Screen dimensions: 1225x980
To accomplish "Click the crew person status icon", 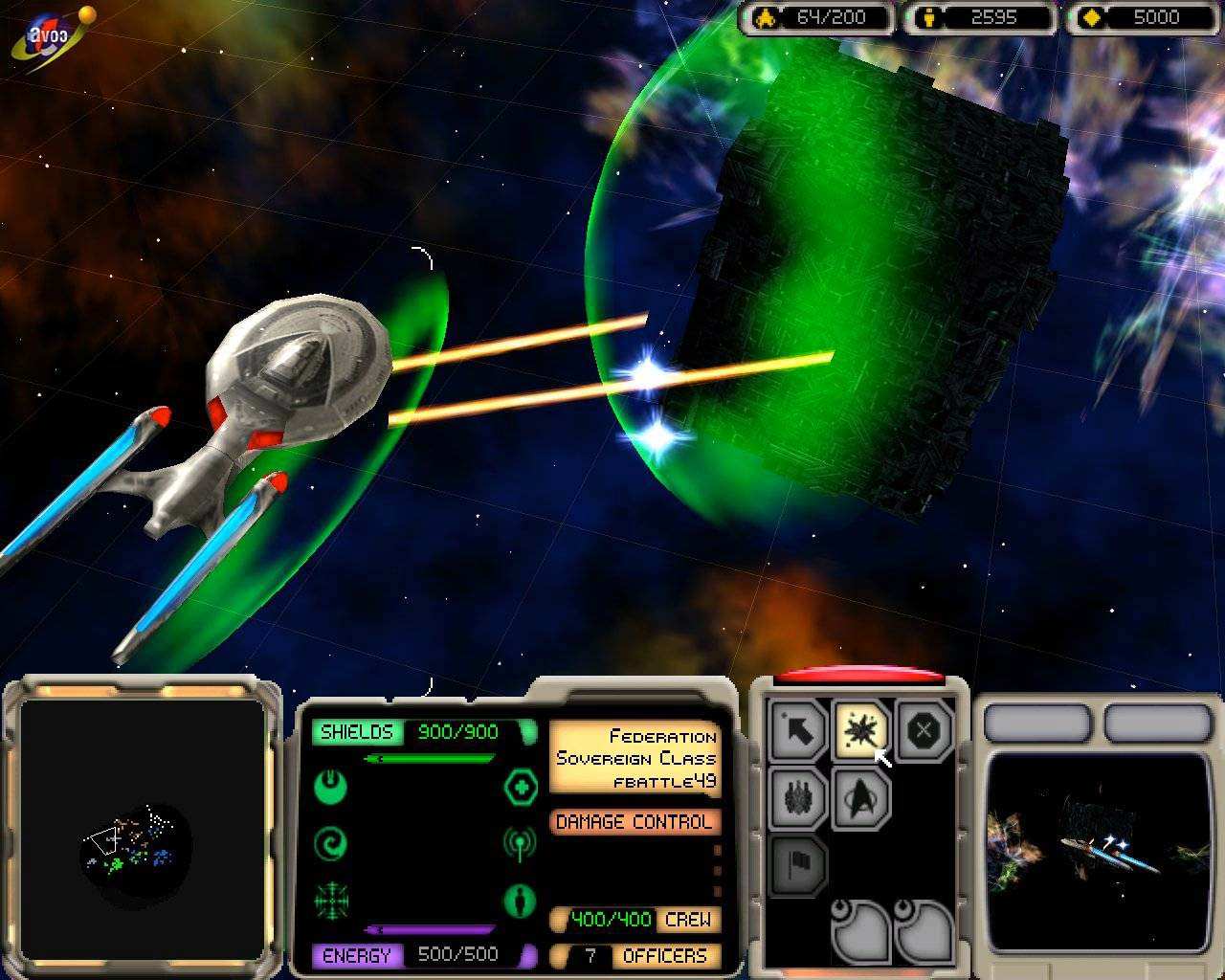I will coord(520,902).
